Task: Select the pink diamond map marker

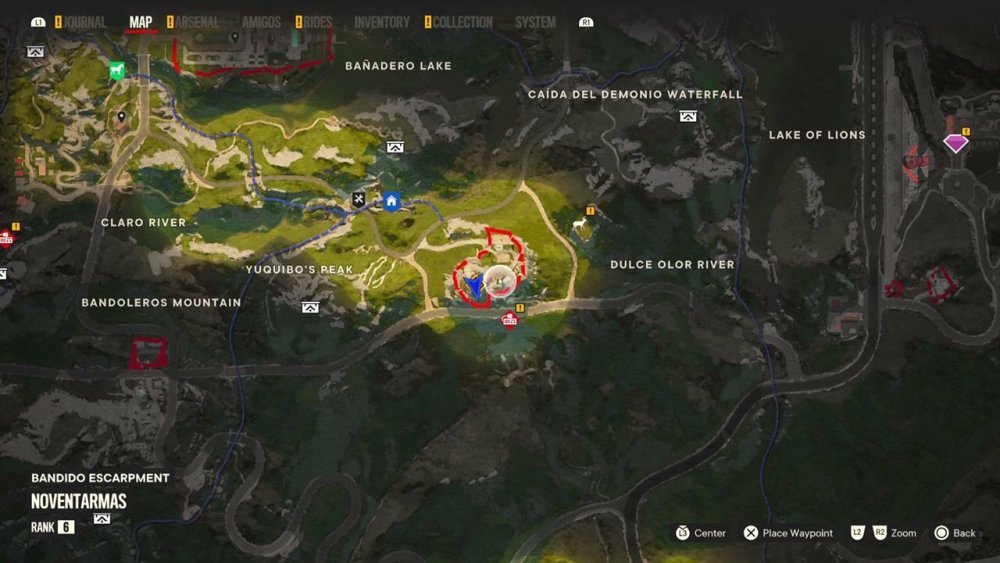Action: (x=956, y=144)
